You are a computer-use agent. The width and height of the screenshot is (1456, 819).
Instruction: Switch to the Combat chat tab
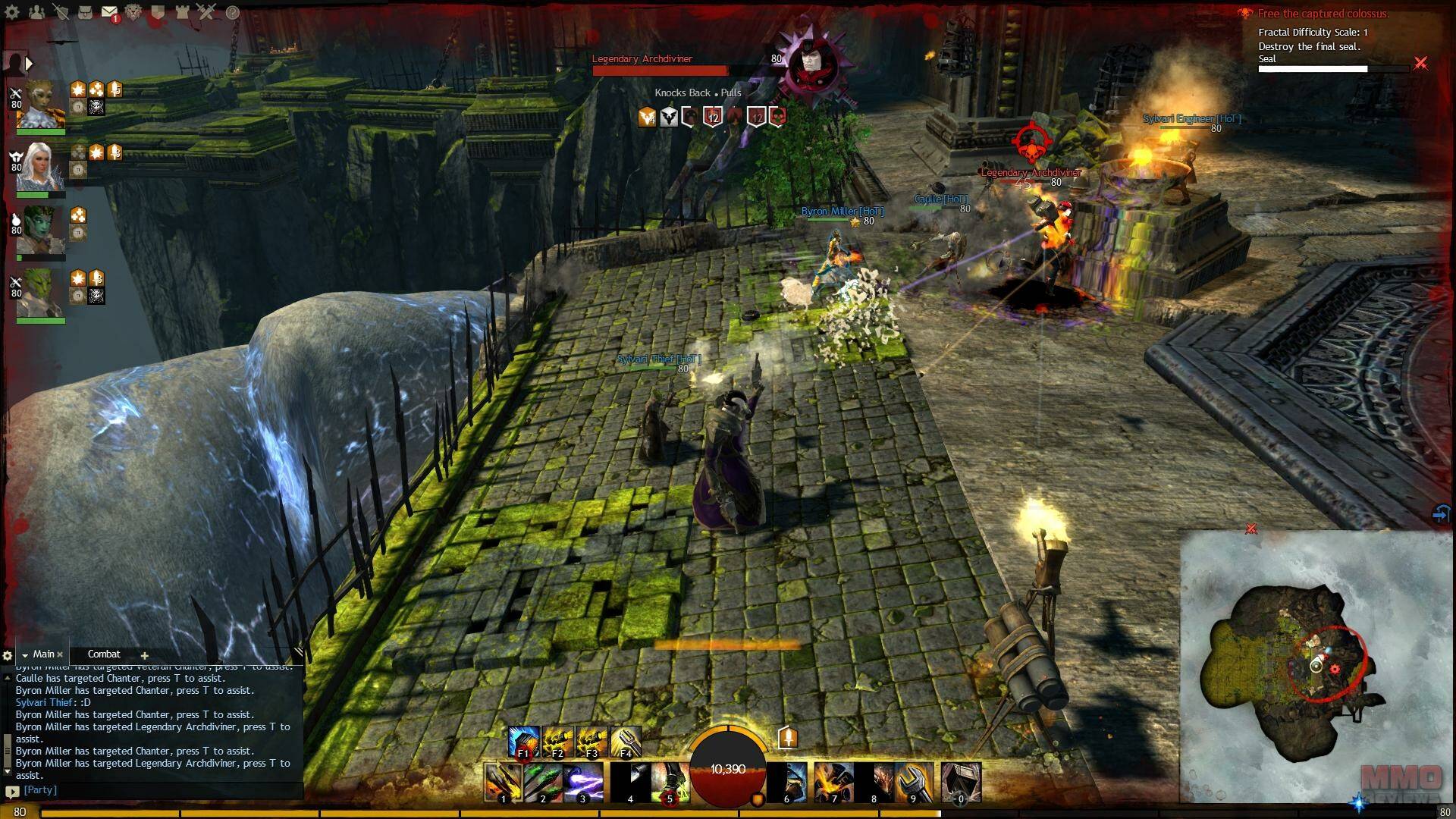point(104,654)
